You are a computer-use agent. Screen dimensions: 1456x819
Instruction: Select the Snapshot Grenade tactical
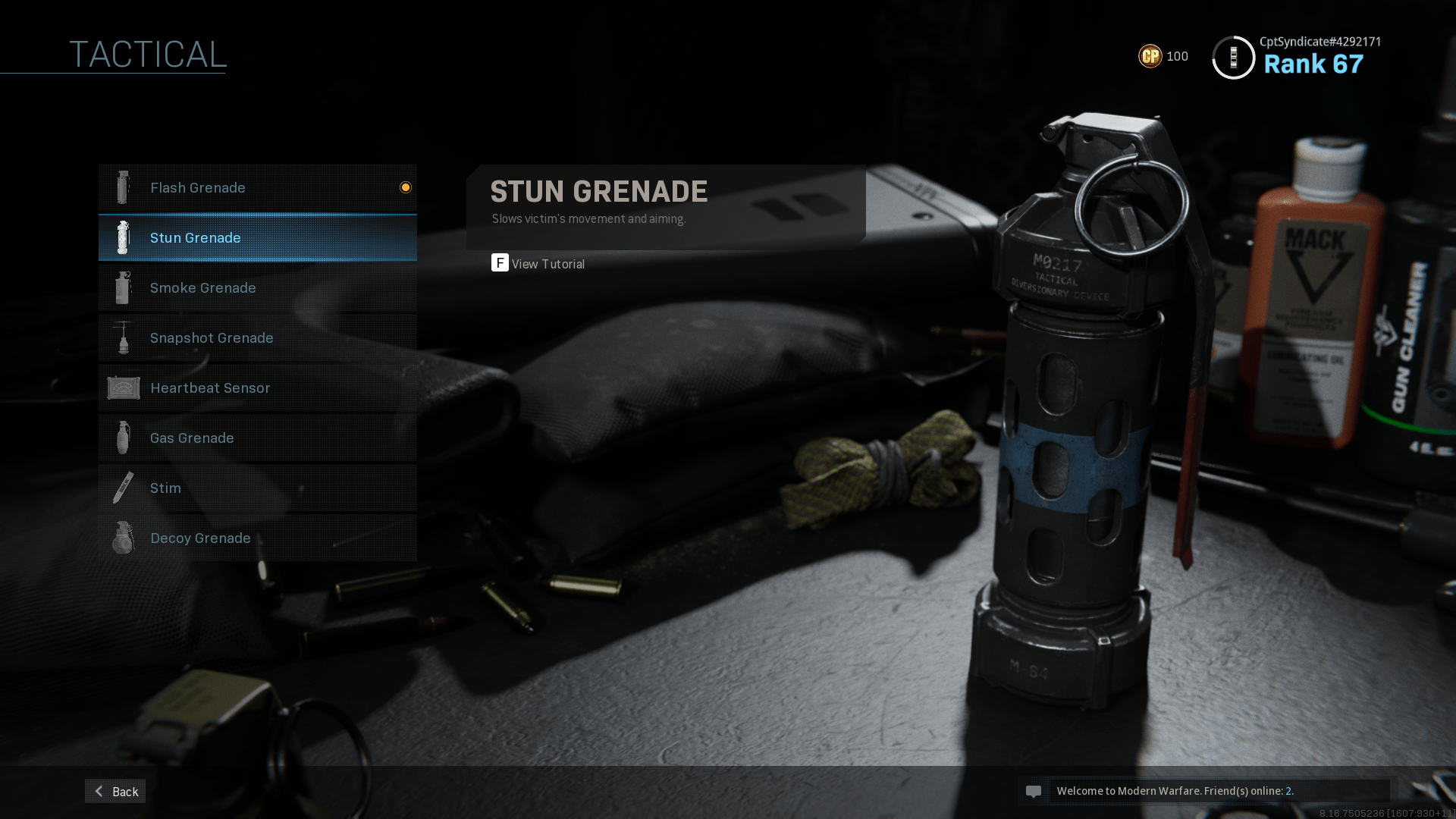257,338
